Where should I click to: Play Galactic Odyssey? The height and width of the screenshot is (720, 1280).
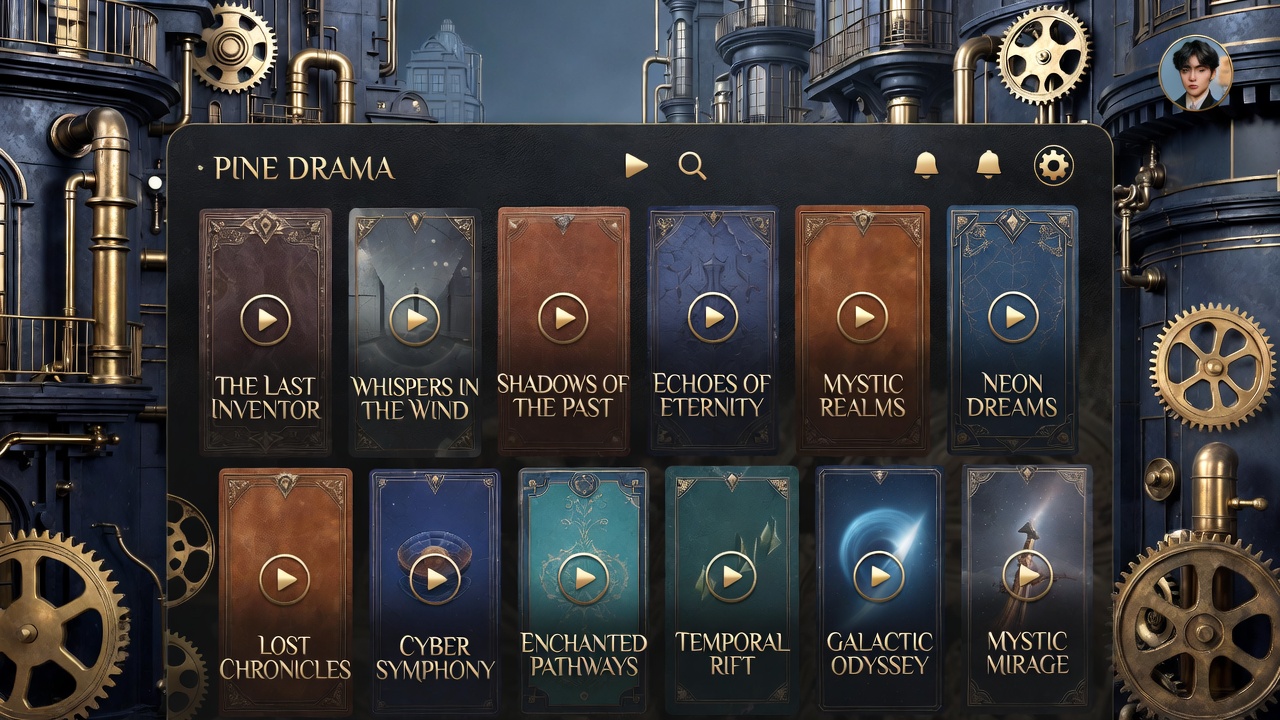[879, 576]
